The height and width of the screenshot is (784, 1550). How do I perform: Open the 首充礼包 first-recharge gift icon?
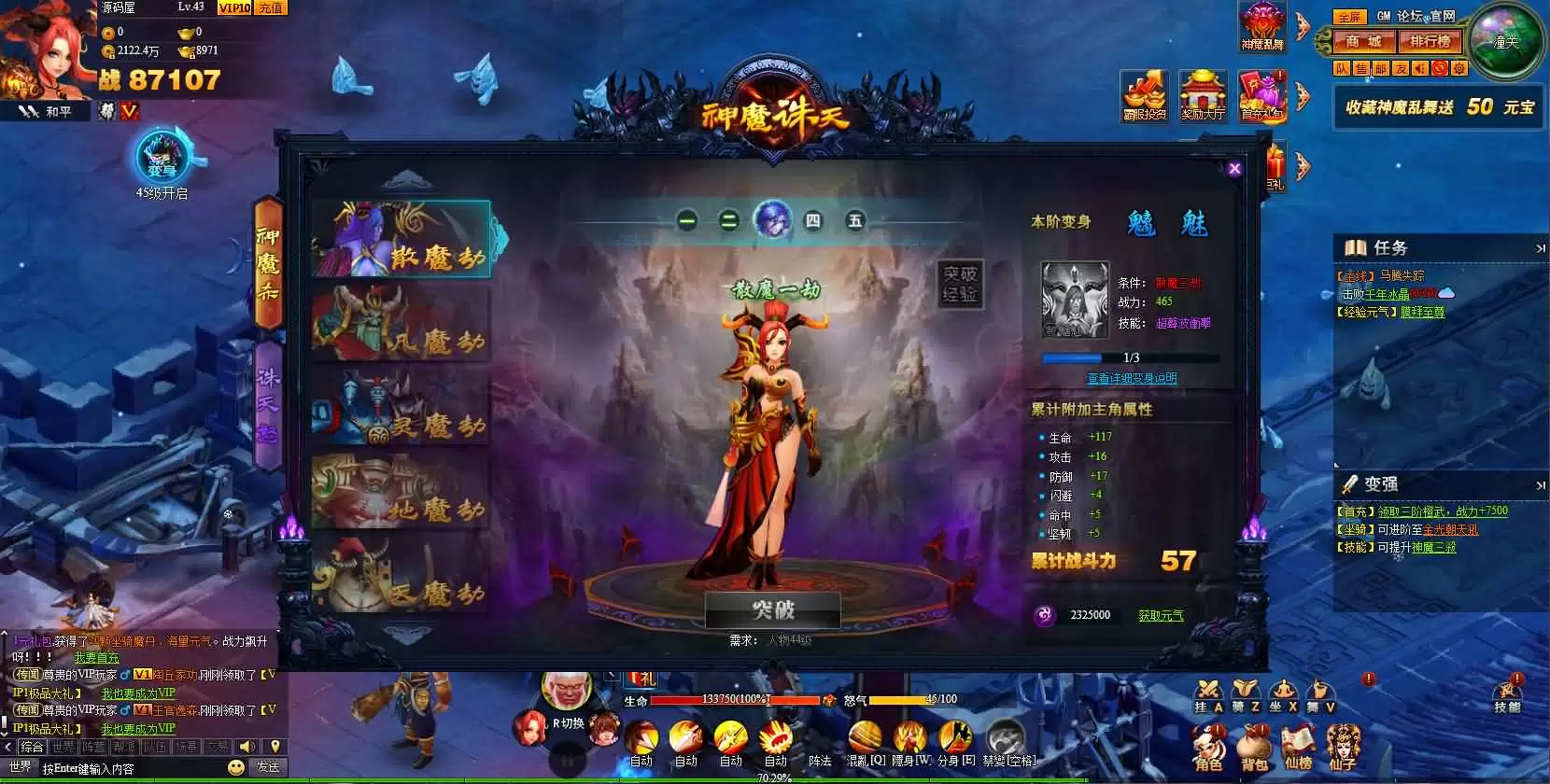coord(1263,95)
